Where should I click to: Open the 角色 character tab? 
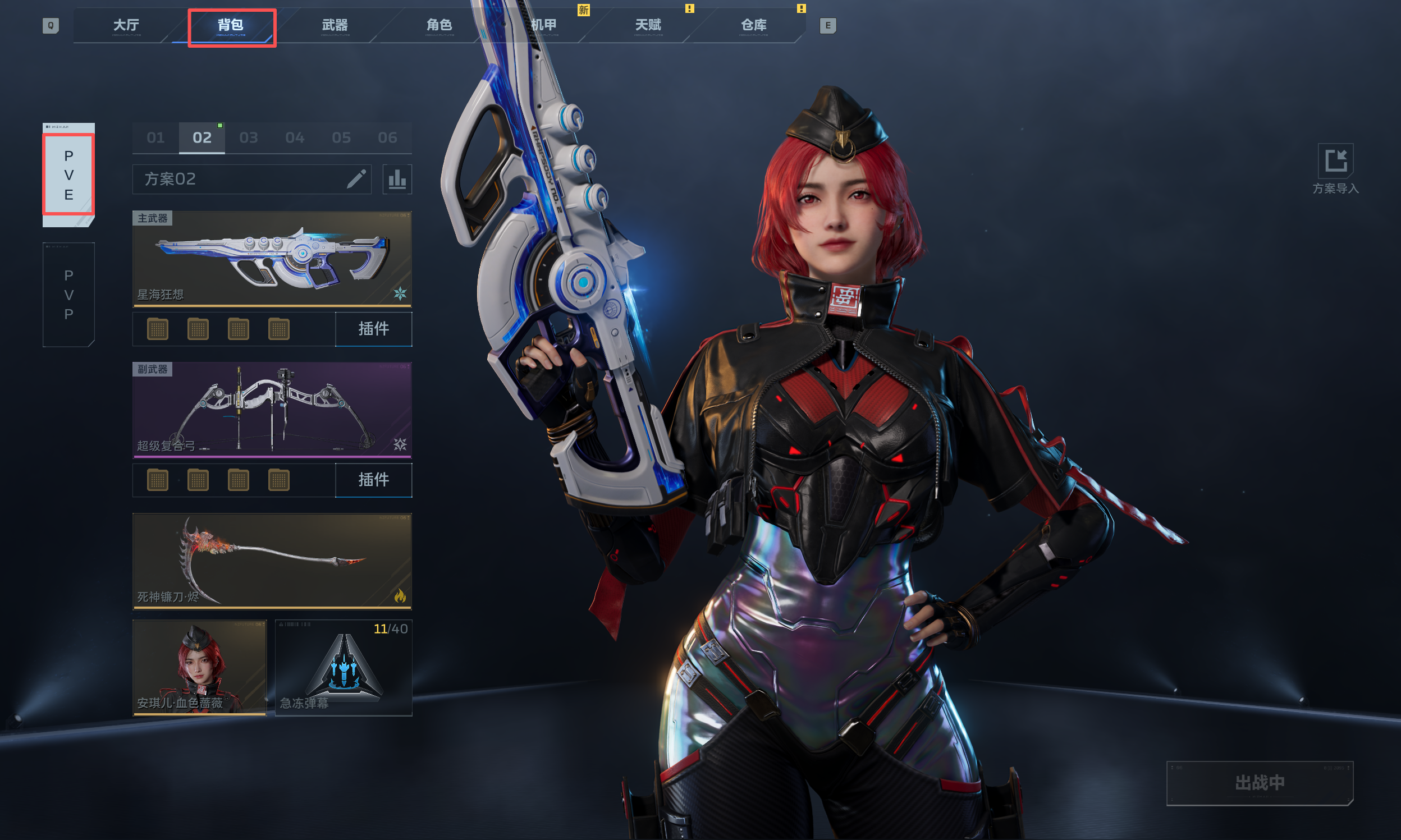point(439,25)
